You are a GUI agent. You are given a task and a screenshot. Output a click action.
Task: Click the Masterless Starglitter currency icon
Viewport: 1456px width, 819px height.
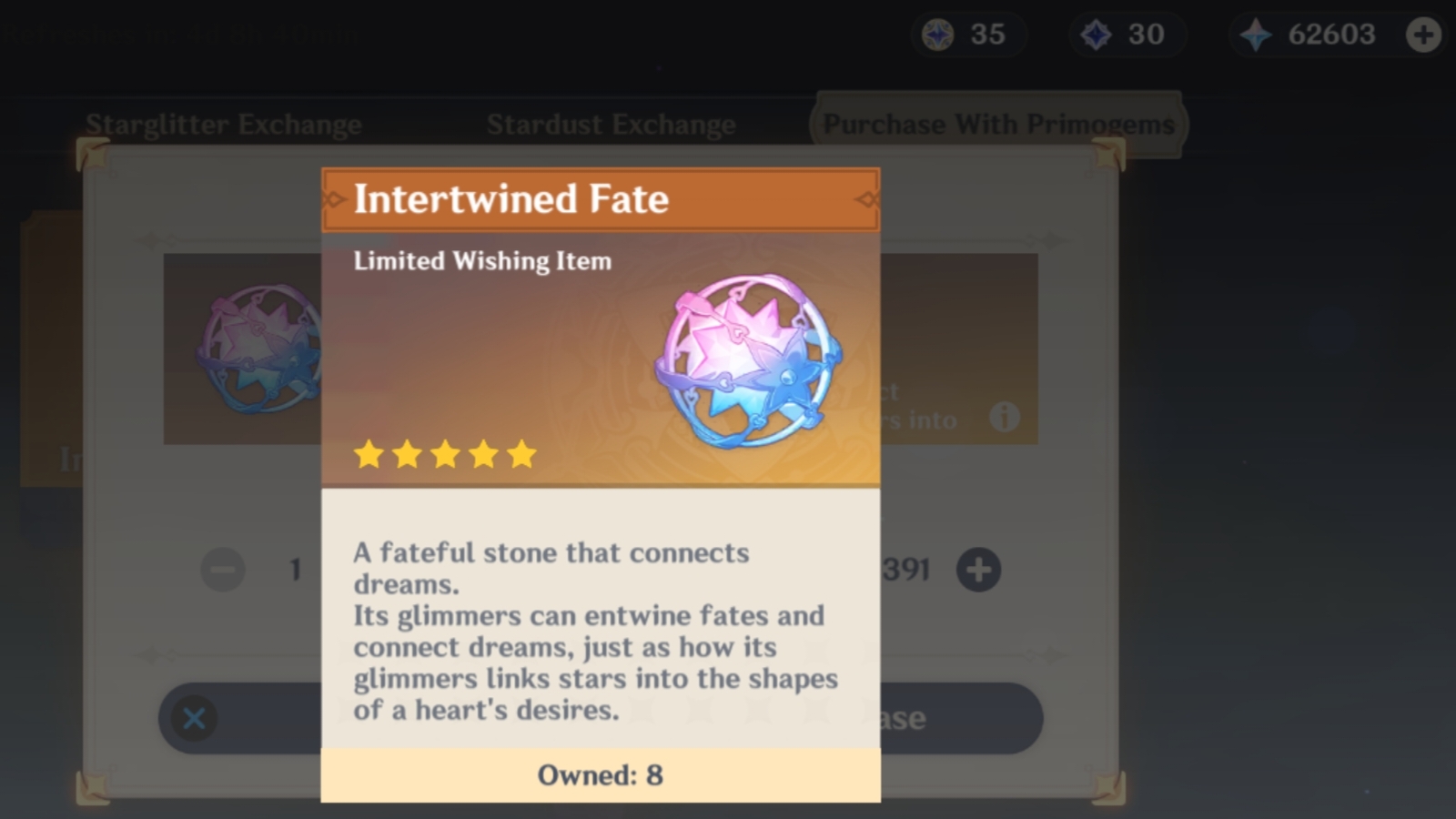coord(940,34)
